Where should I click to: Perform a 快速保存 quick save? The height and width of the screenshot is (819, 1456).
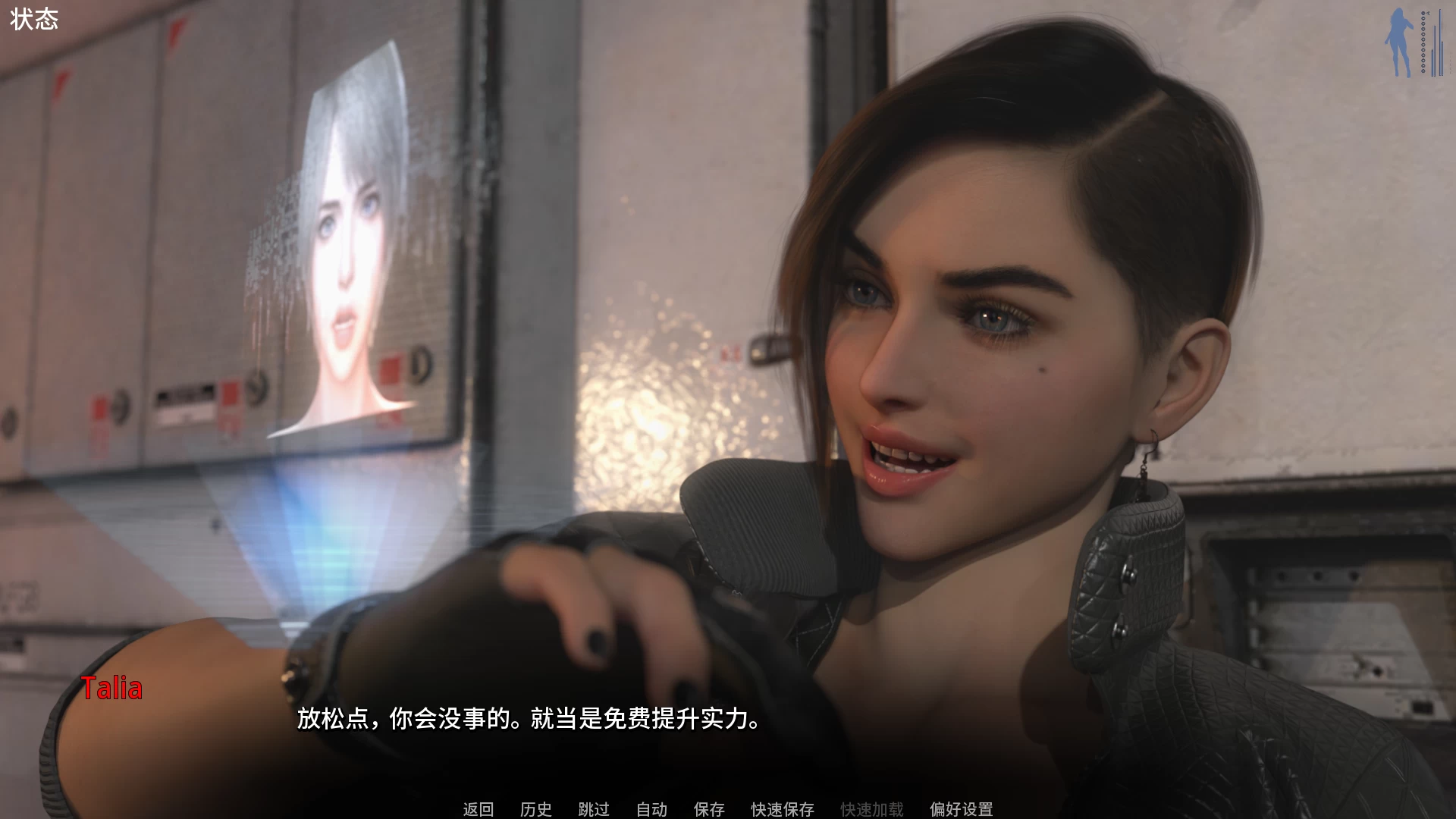point(781,808)
